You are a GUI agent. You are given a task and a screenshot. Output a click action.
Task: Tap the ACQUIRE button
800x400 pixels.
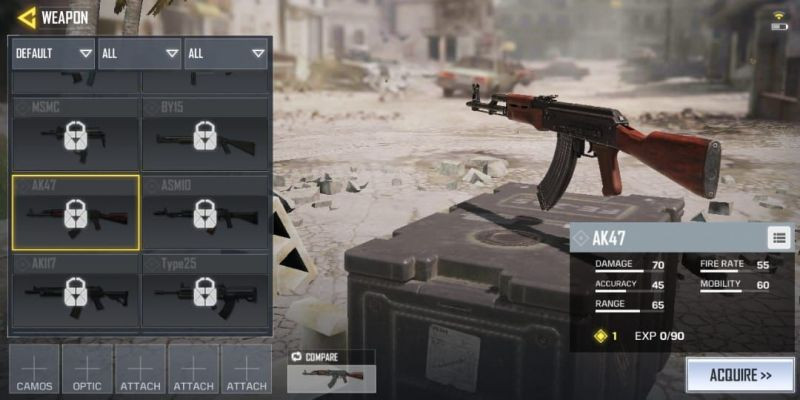739,376
